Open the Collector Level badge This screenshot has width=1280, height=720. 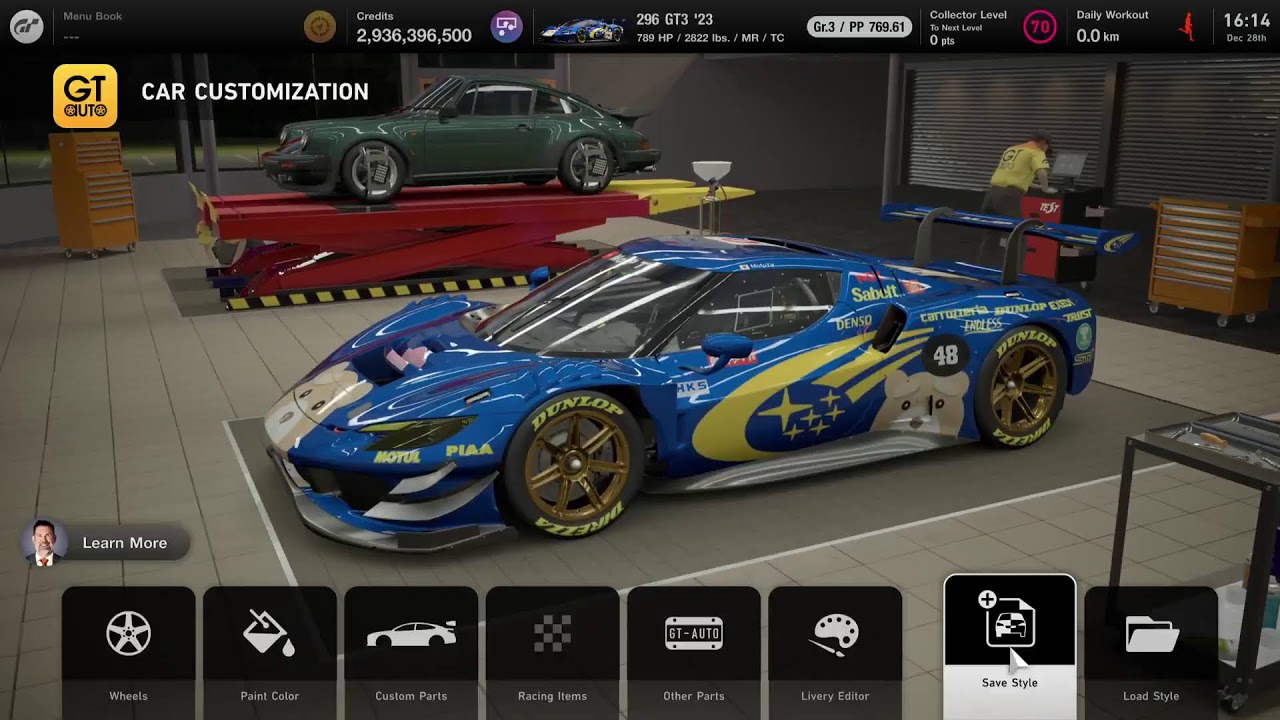click(x=1040, y=27)
